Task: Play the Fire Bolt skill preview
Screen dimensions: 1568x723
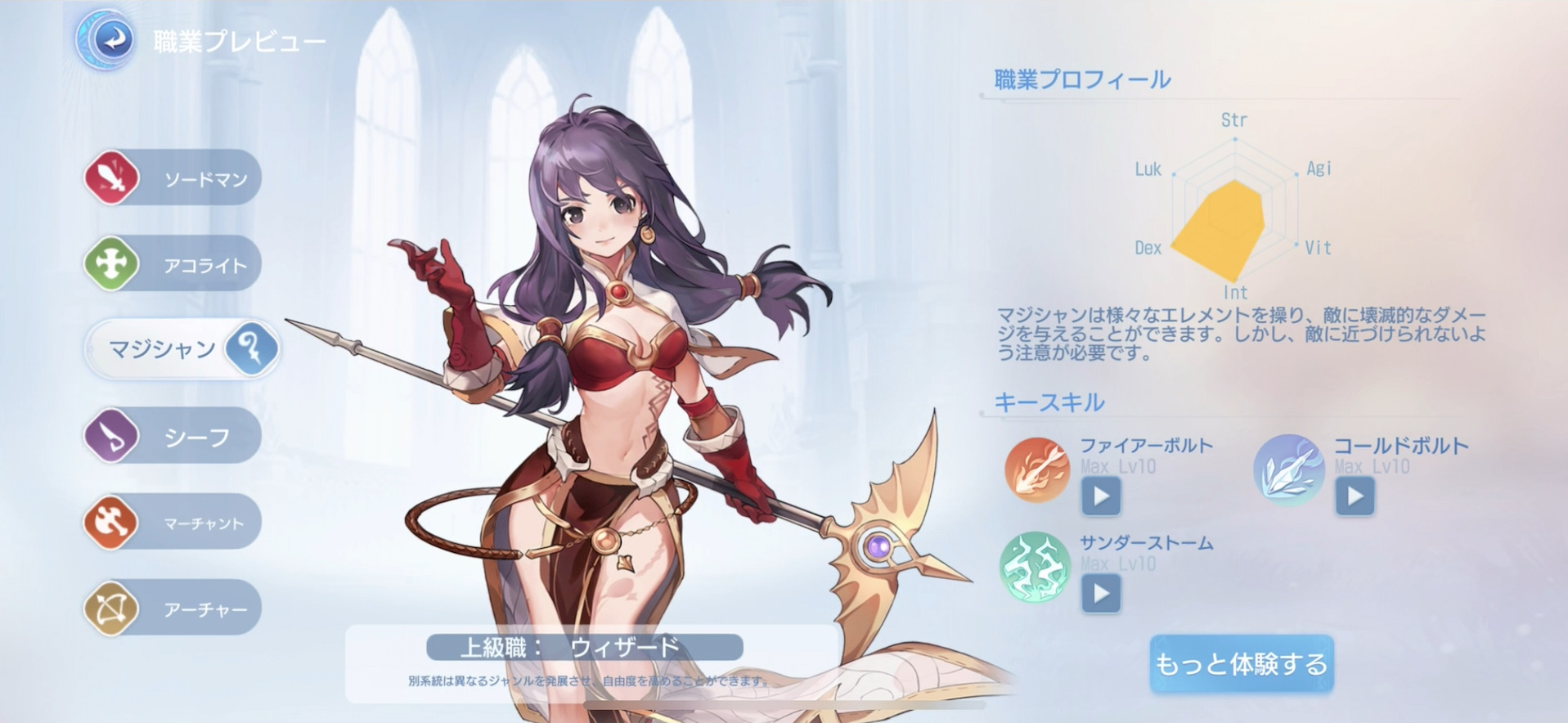Action: coord(1100,497)
